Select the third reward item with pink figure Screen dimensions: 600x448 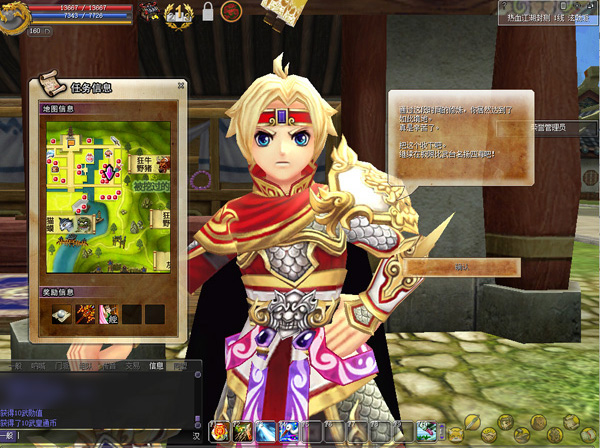tap(108, 314)
